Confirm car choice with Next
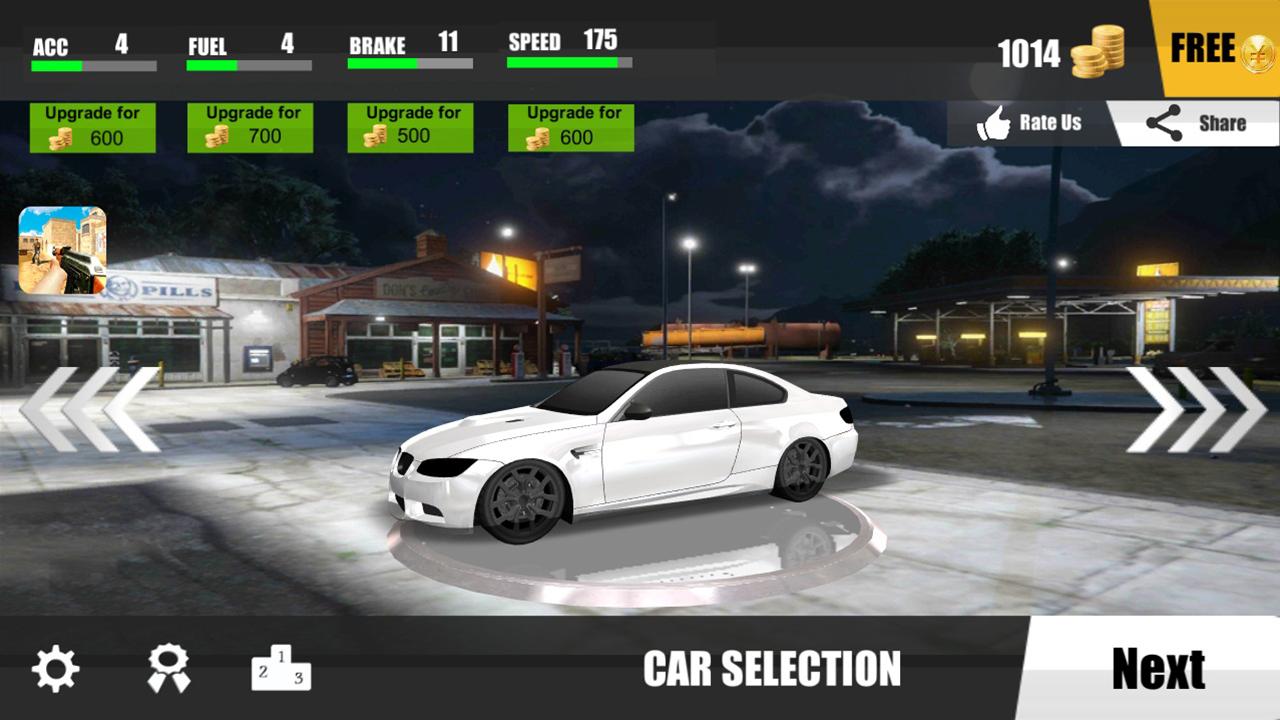Screen dimensions: 1280x720 (x=1158, y=669)
